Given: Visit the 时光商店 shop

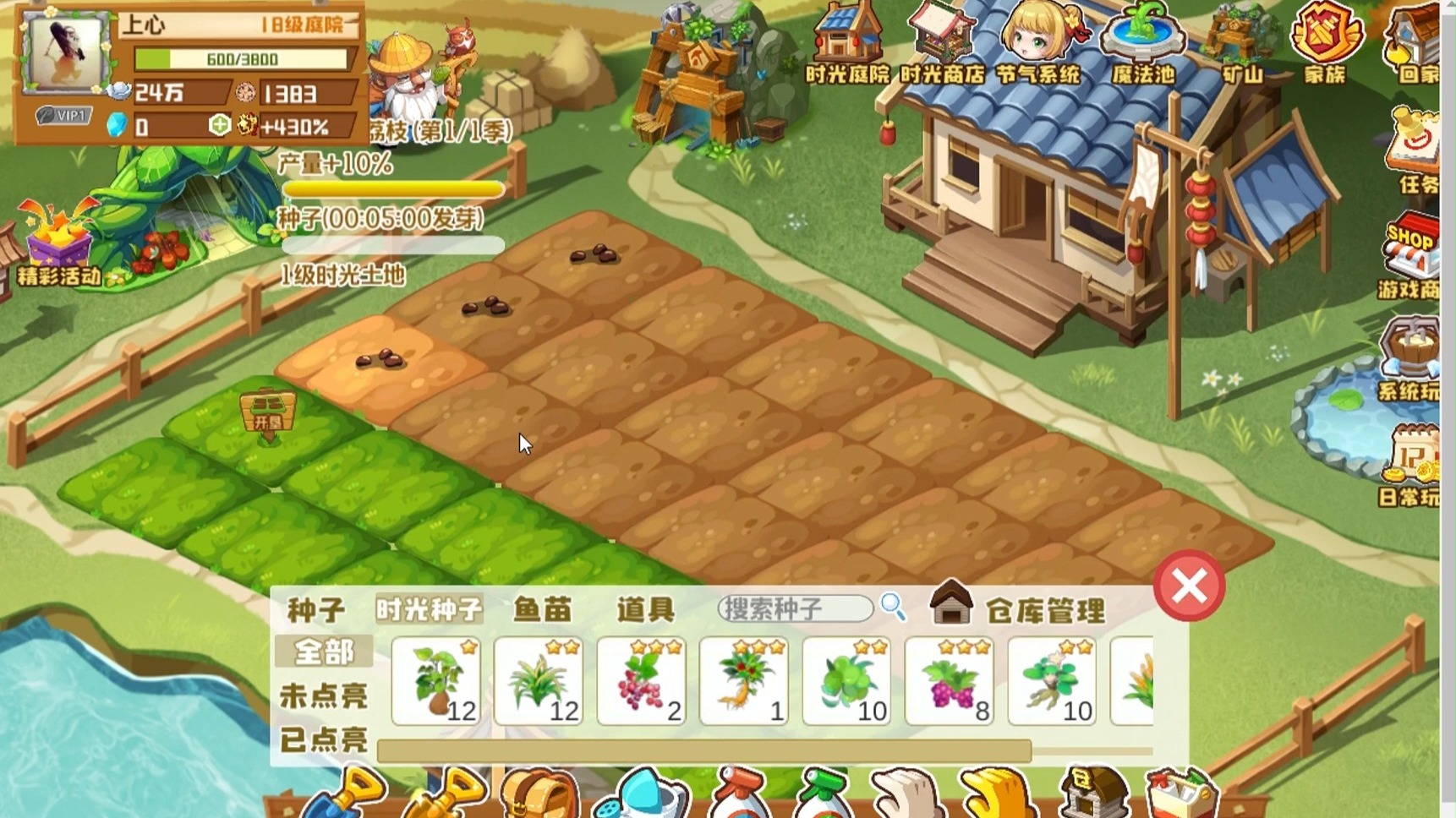Looking at the screenshot, I should click(x=942, y=43).
